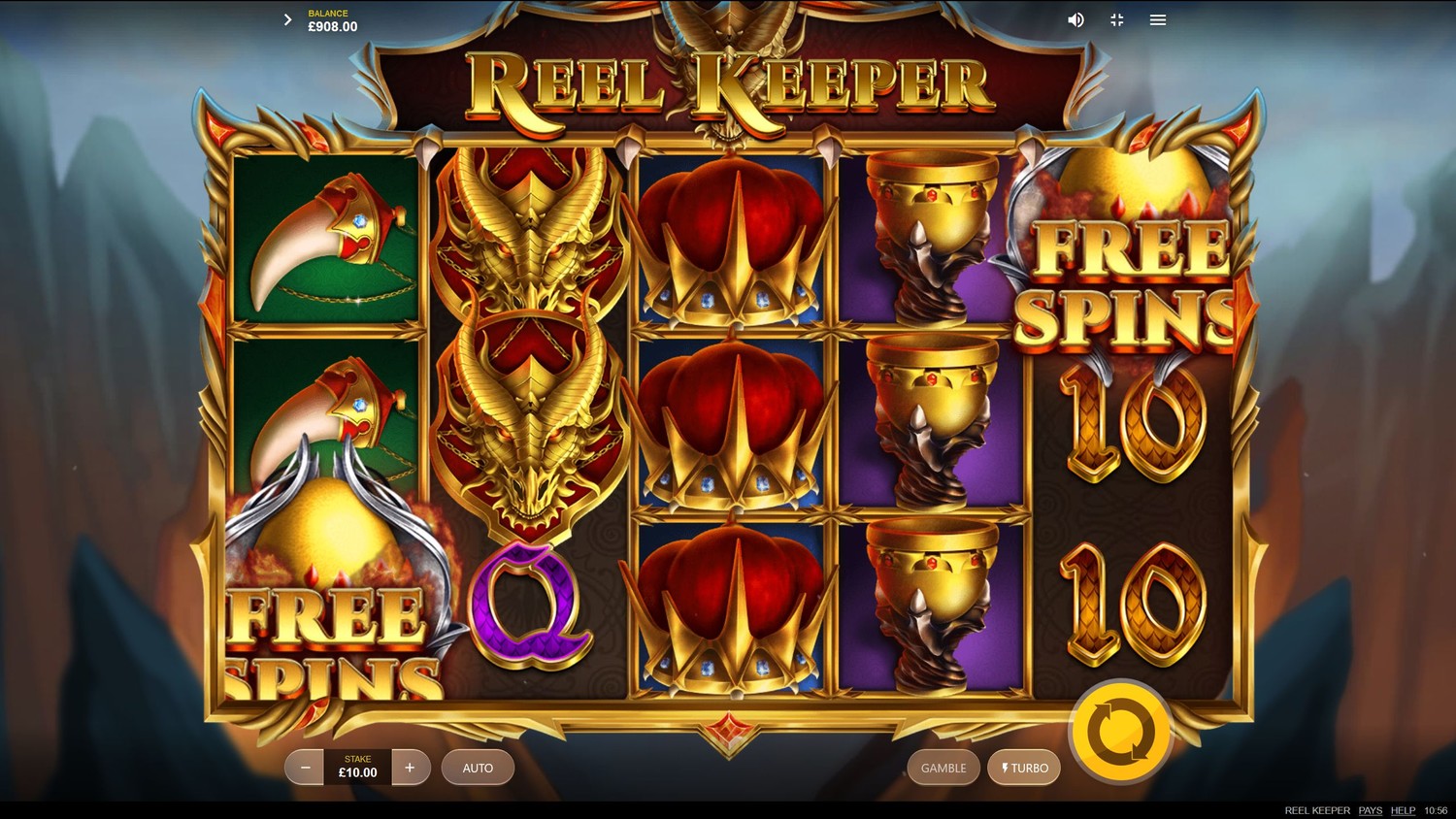1456x819 pixels.
Task: View the Pays table
Action: pos(1370,810)
